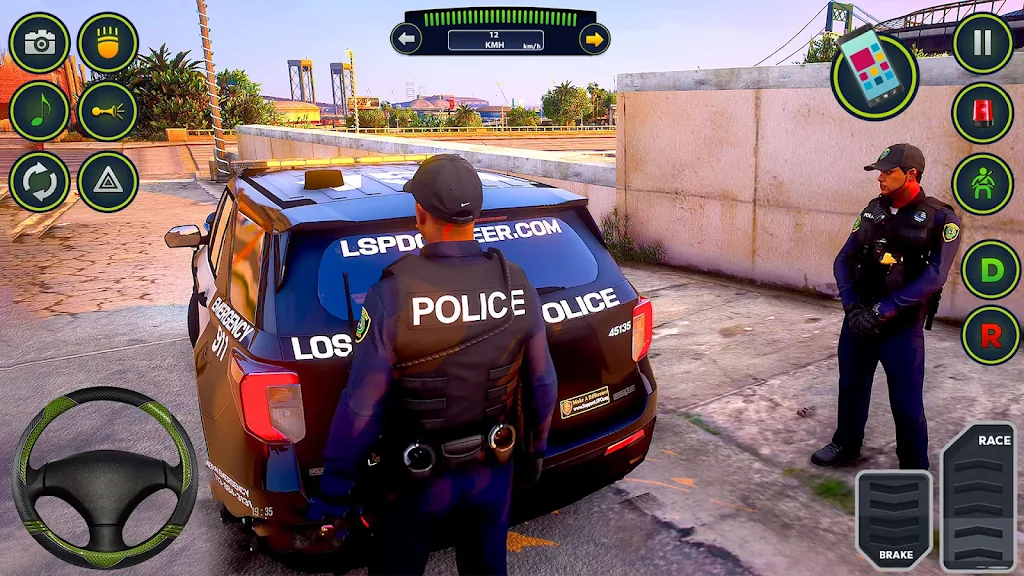Toggle the headlights icon
This screenshot has height=576, width=1024.
tap(108, 42)
